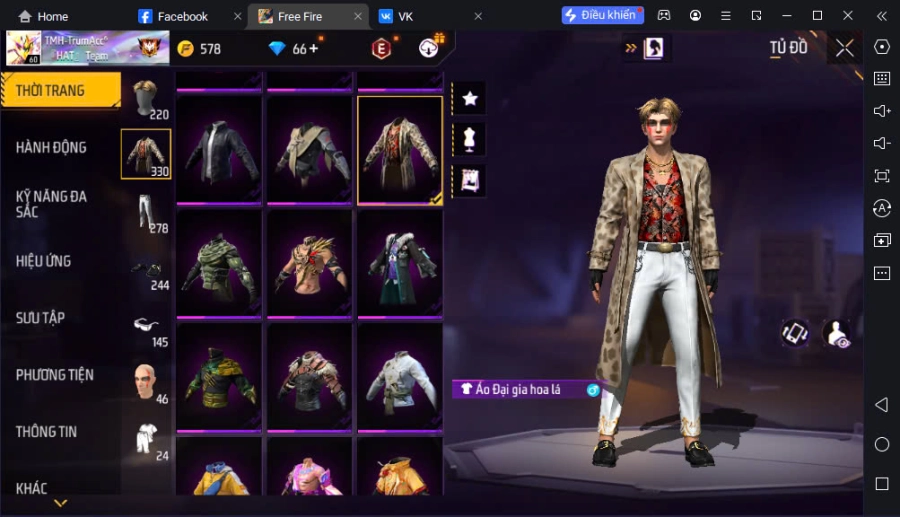Screen dimensions: 900x517
Task: Toggle the hide-outfit eye icon
Action: coord(836,334)
